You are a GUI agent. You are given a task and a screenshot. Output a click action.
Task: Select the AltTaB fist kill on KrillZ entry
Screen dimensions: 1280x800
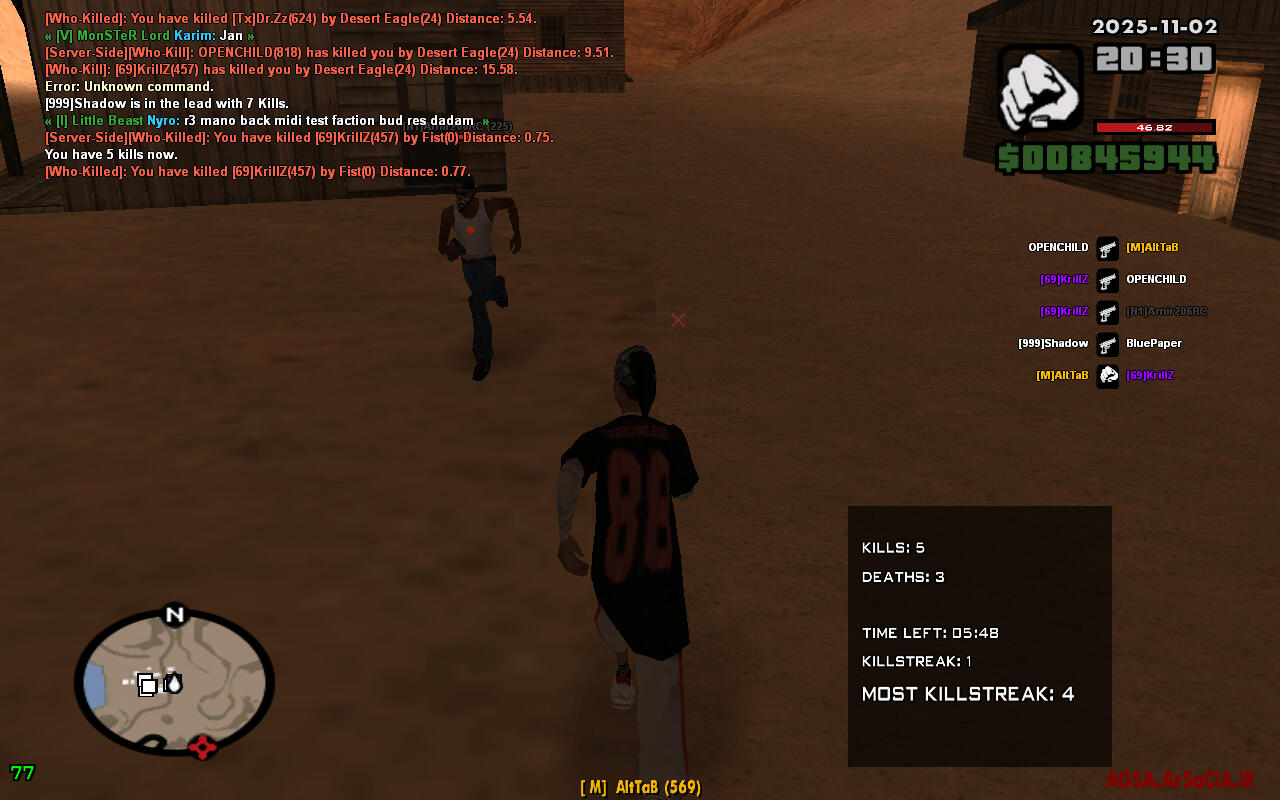[1107, 376]
